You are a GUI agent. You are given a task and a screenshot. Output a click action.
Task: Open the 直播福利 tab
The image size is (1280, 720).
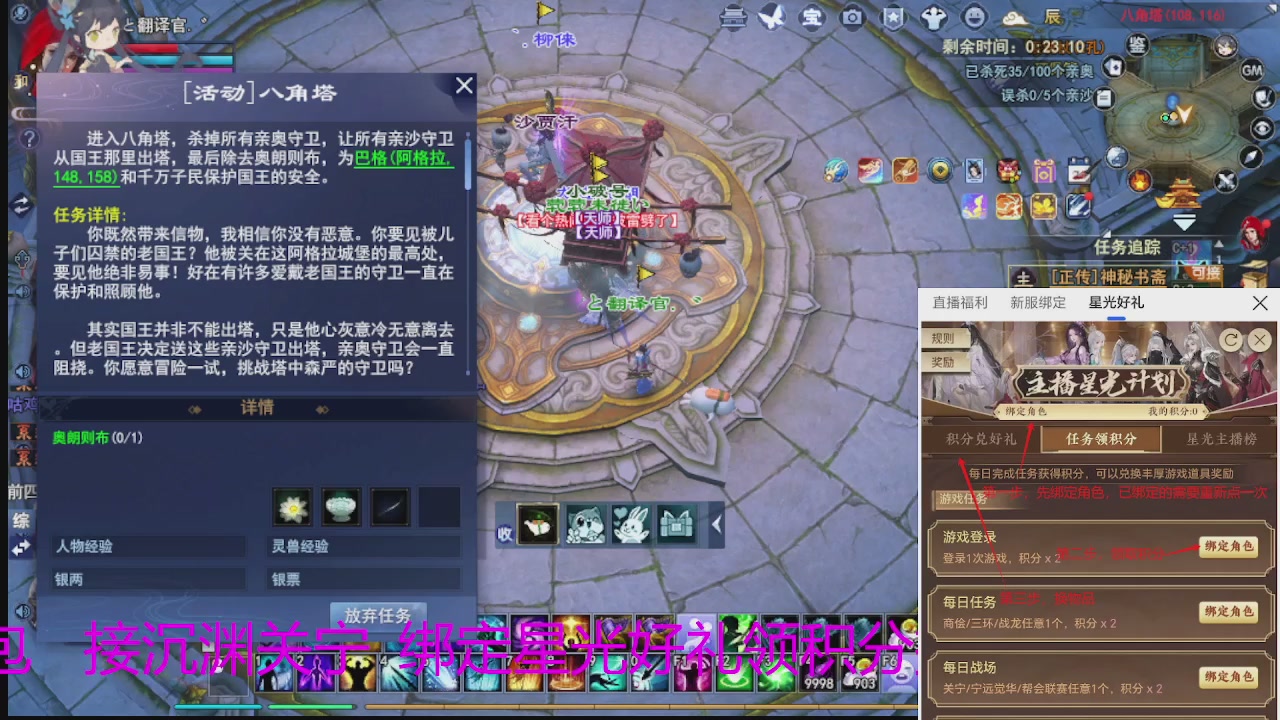click(x=961, y=302)
